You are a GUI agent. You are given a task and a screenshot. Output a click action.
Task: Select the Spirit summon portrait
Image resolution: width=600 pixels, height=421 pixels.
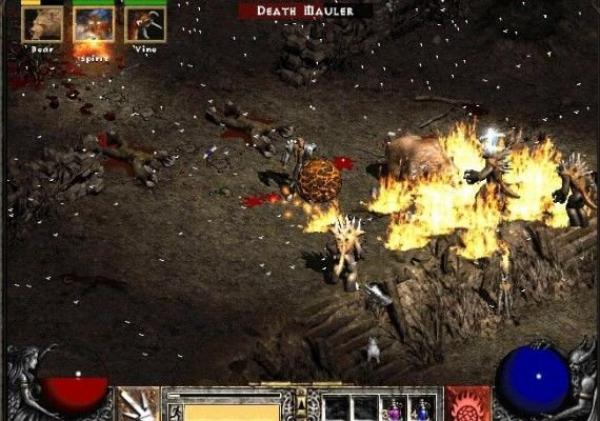(x=94, y=24)
